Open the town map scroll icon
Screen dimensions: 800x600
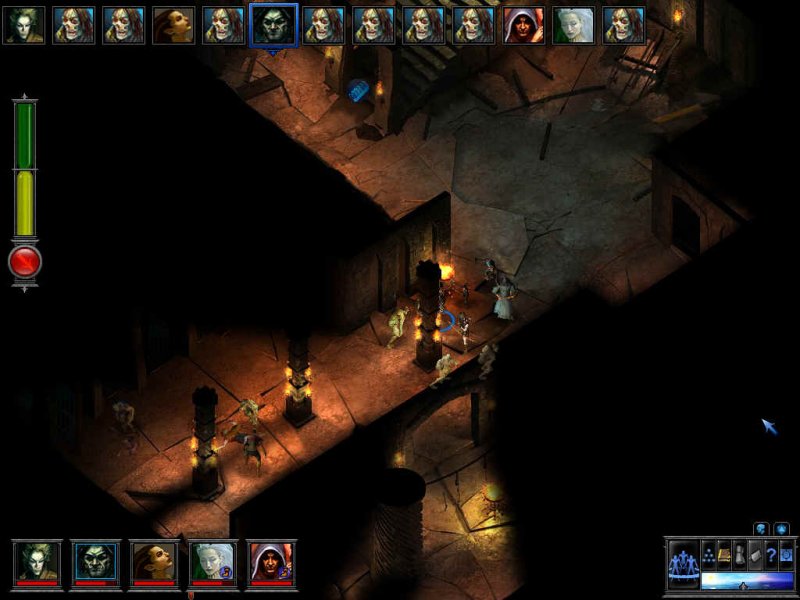(x=756, y=556)
